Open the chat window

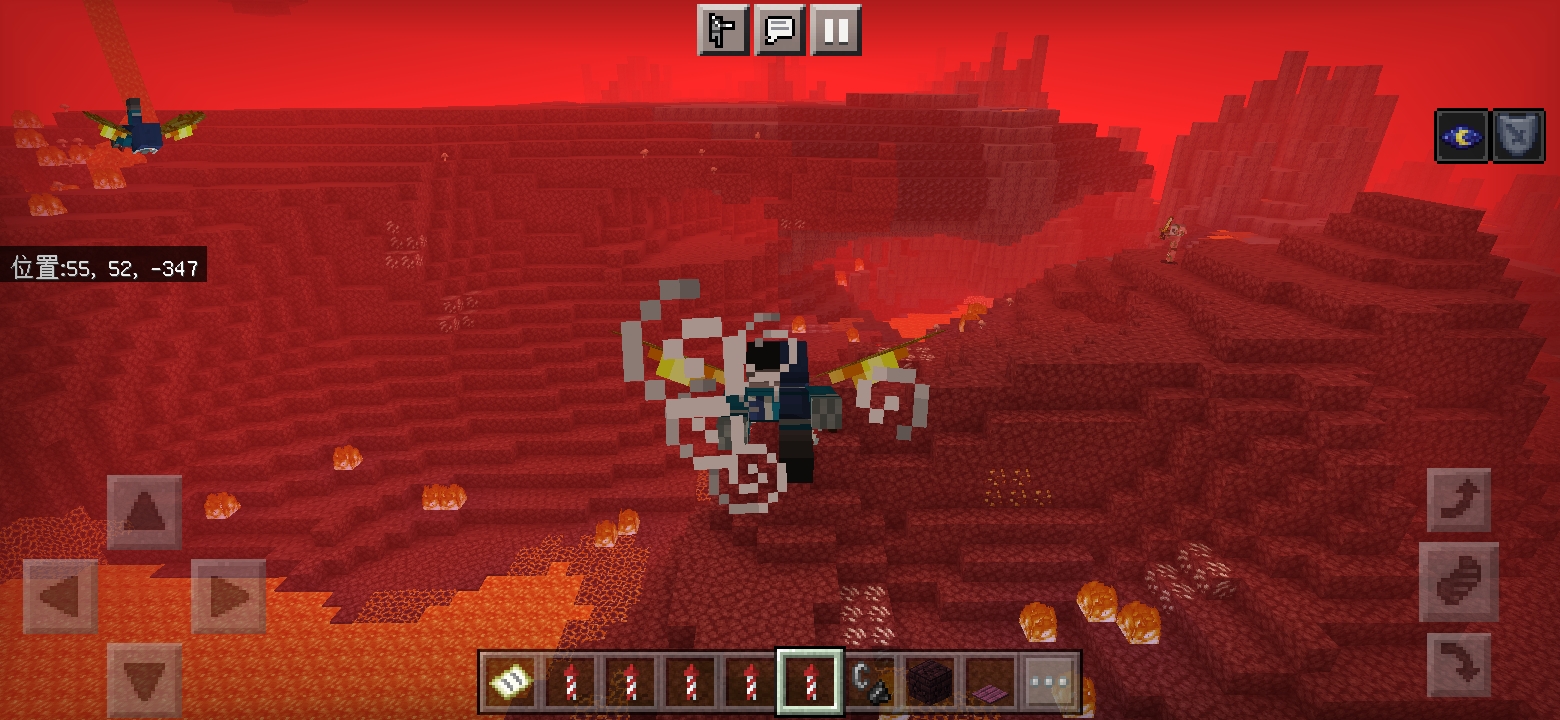click(x=779, y=31)
